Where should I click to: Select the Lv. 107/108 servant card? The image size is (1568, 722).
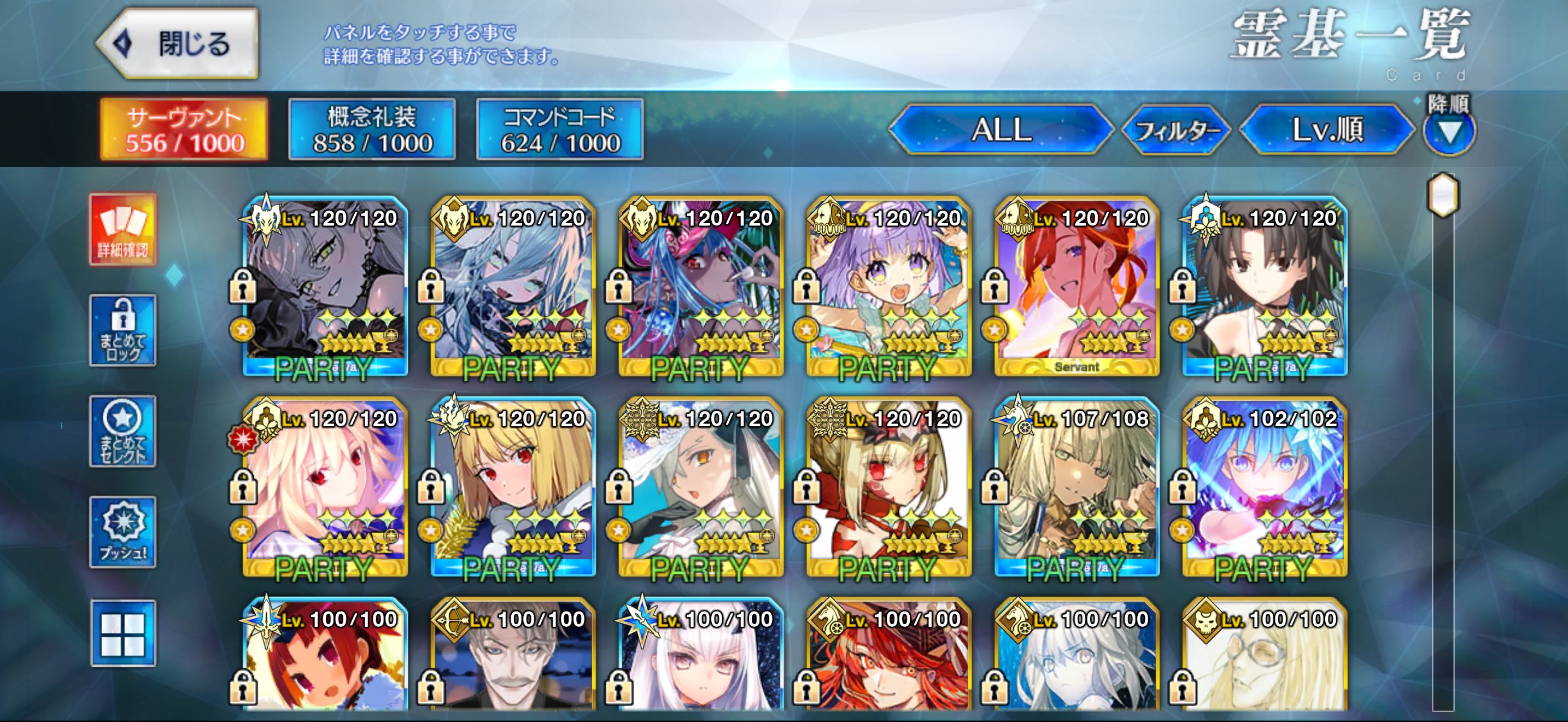click(x=1076, y=487)
